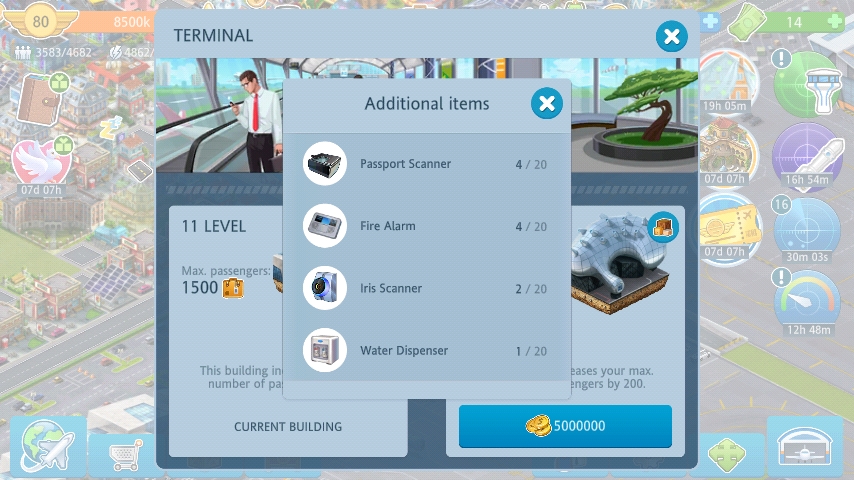Close the Additional items popup
Viewport: 854px width, 480px height.
pyautogui.click(x=546, y=103)
